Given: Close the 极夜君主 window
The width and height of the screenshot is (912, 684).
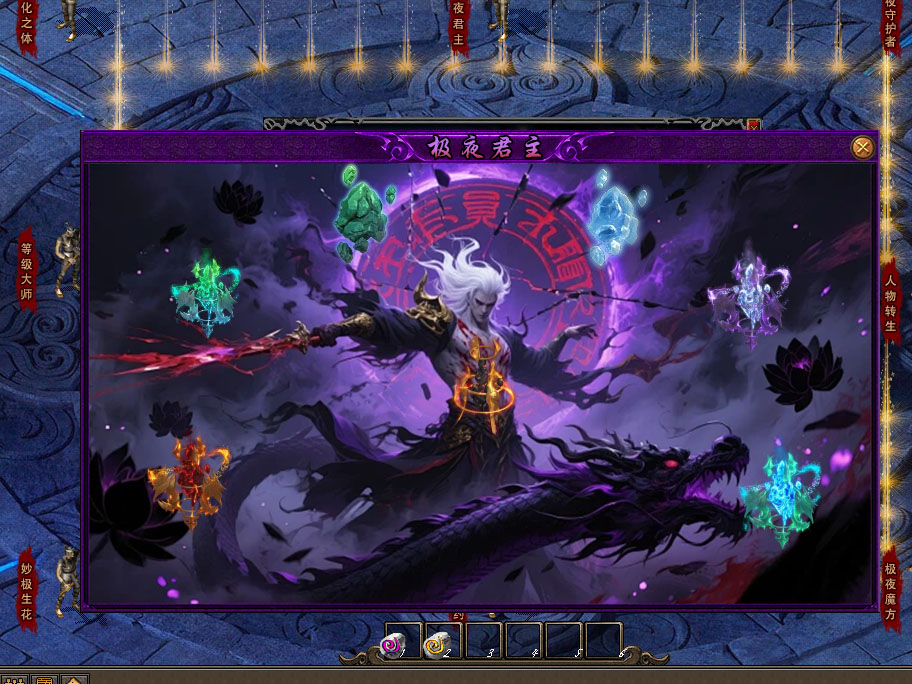Looking at the screenshot, I should [862, 148].
